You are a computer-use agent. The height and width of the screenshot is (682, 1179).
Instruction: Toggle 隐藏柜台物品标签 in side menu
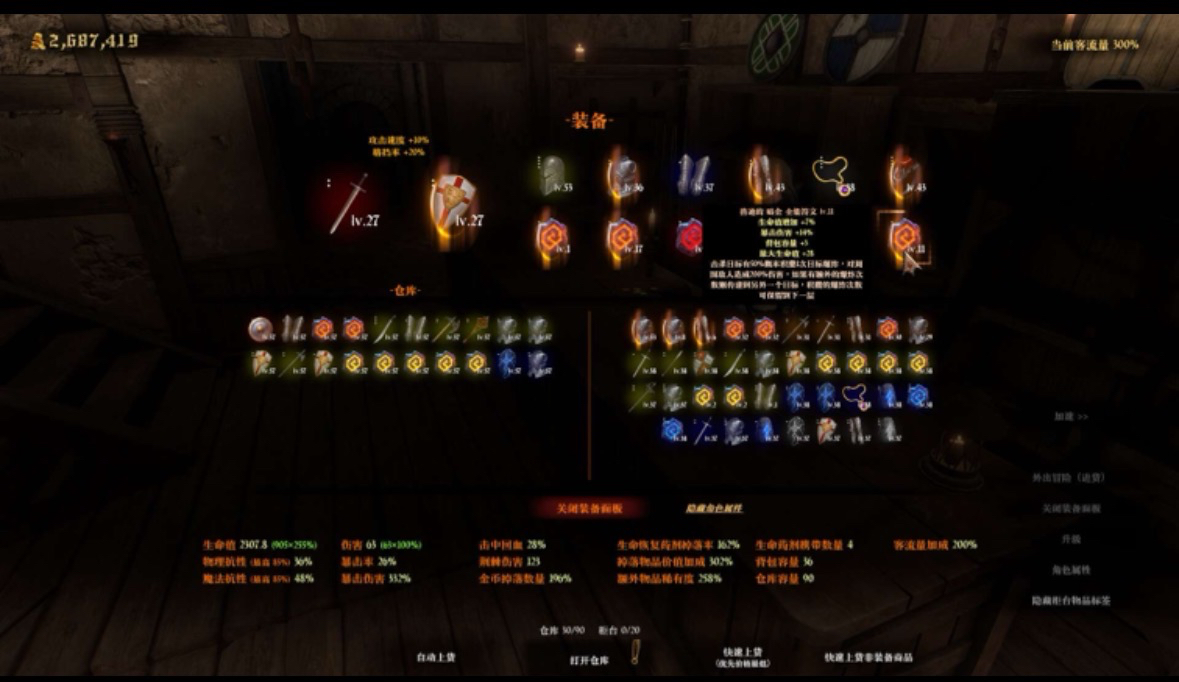pos(1070,601)
